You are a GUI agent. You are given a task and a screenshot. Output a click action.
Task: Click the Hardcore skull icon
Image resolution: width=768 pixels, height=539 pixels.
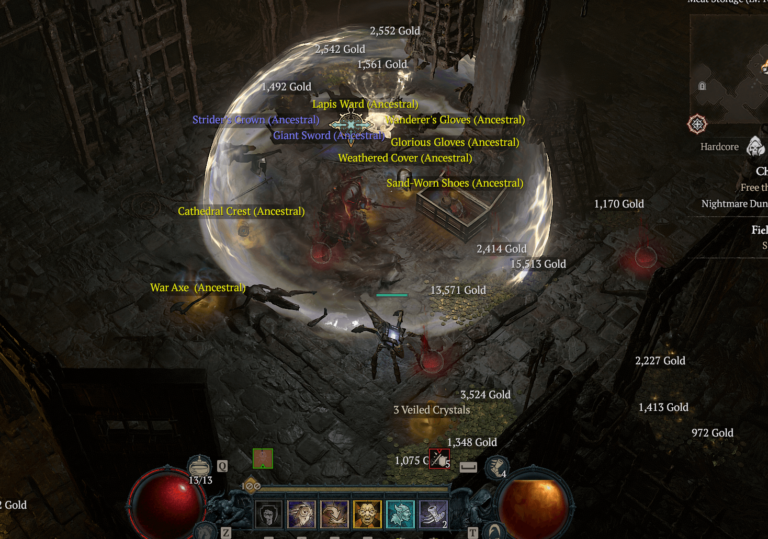(x=755, y=147)
